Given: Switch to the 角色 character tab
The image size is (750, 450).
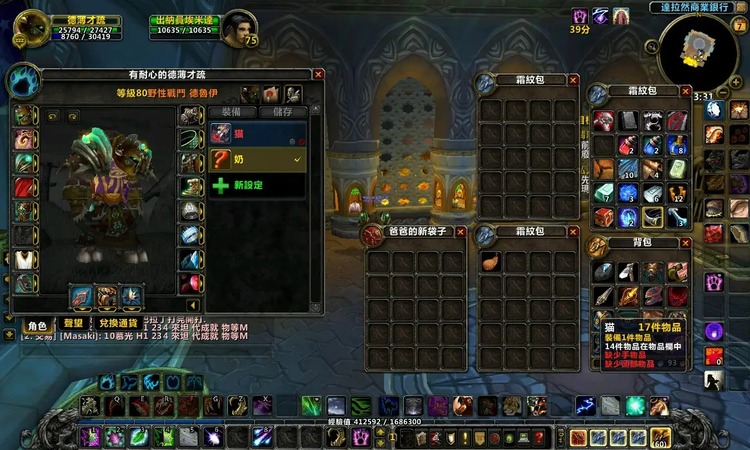Looking at the screenshot, I should click(x=37, y=326).
